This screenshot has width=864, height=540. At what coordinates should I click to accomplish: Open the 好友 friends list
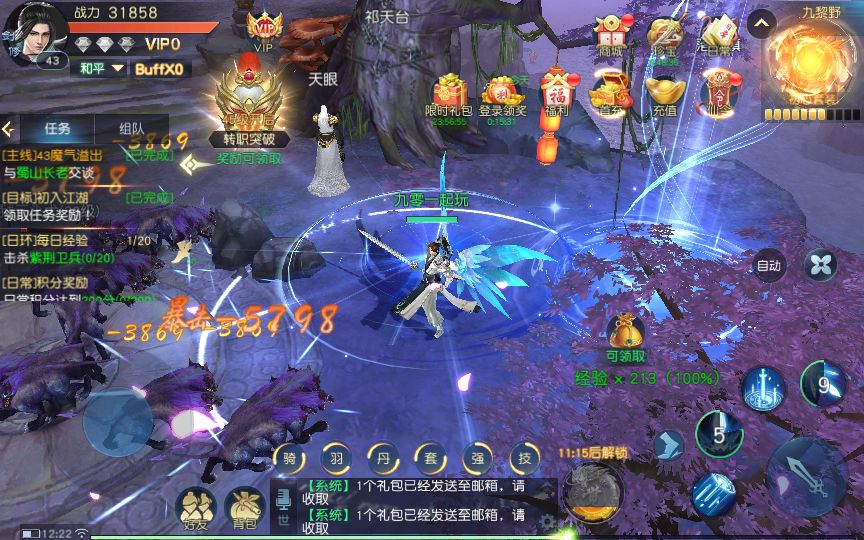pos(194,507)
